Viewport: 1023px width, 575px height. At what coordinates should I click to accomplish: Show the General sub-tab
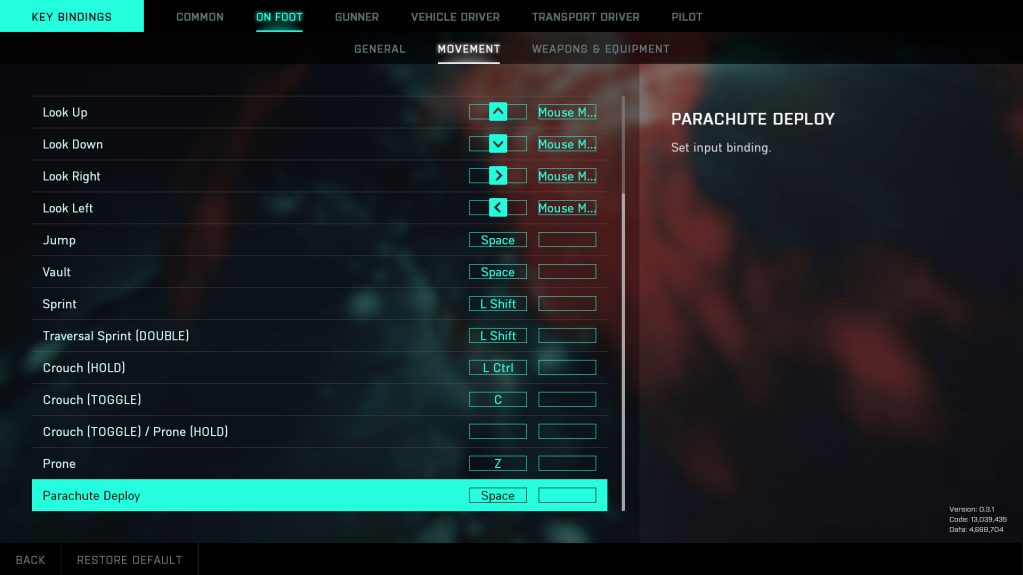coord(380,49)
